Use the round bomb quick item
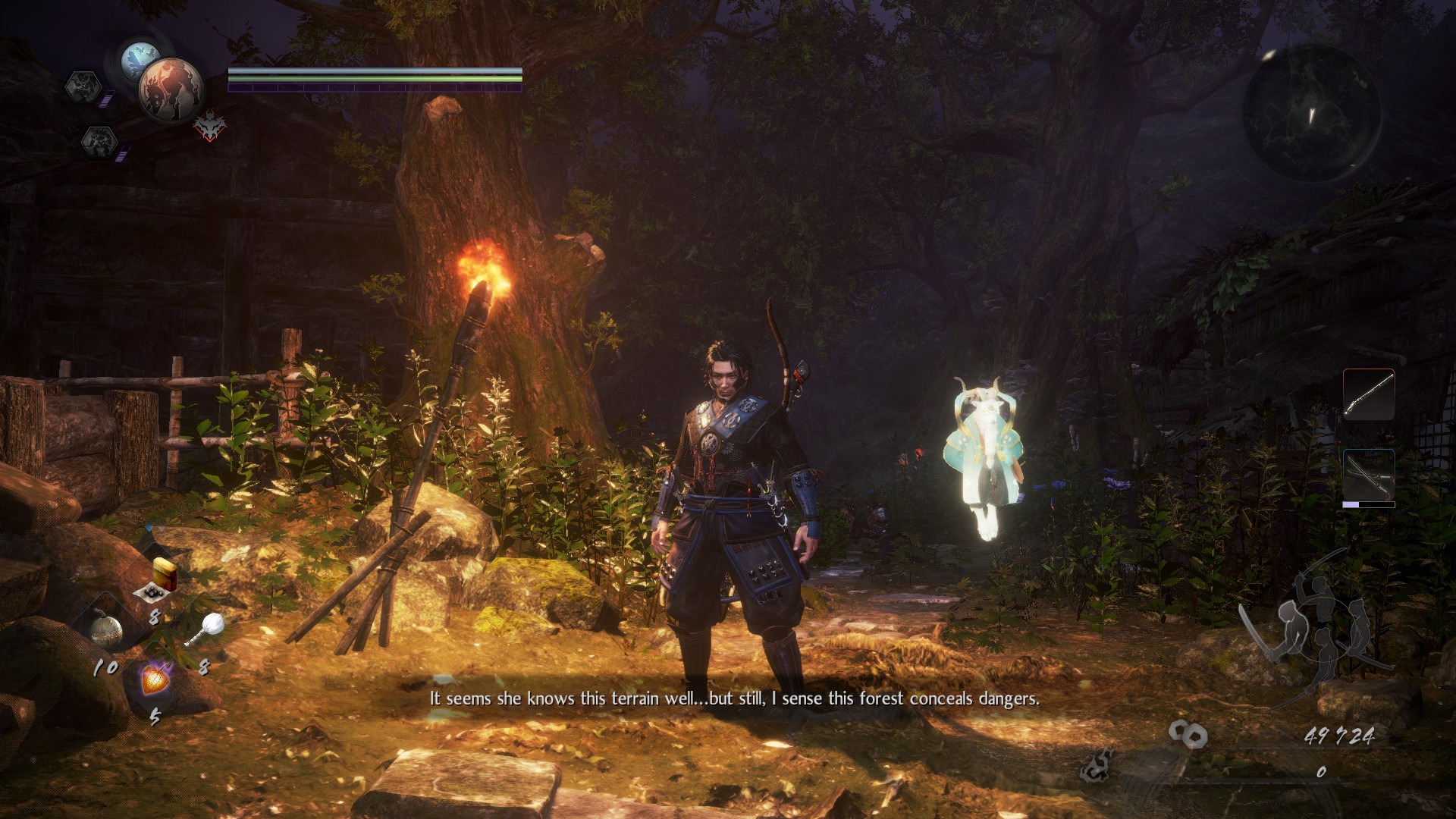 [106, 630]
